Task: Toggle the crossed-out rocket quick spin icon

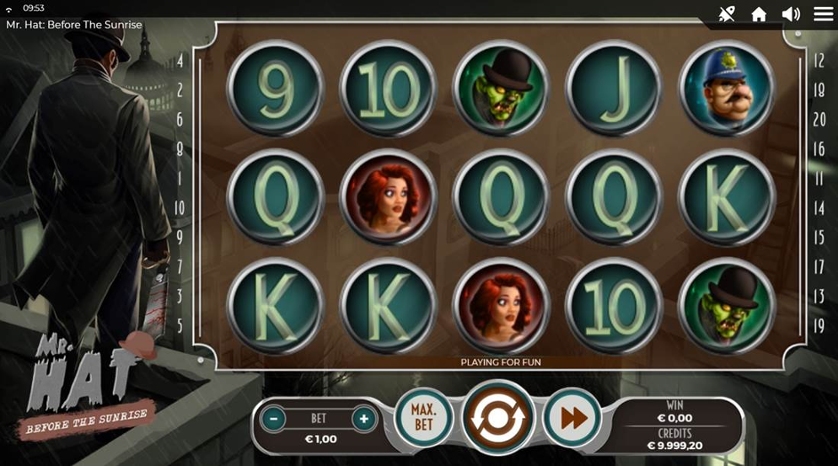Action: (727, 14)
